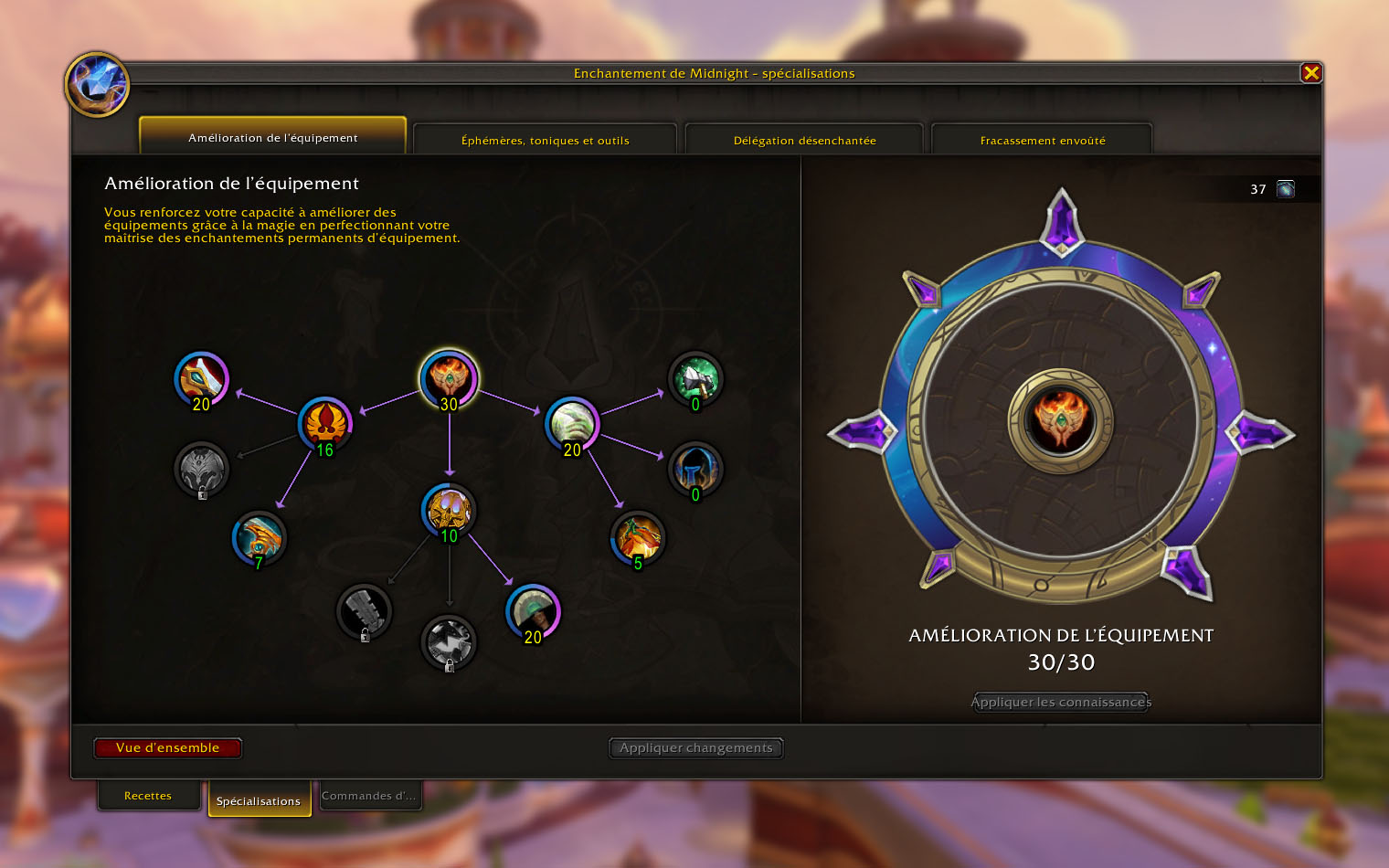Select the node with 7 points
Image resolution: width=1389 pixels, height=868 pixels.
(x=260, y=537)
